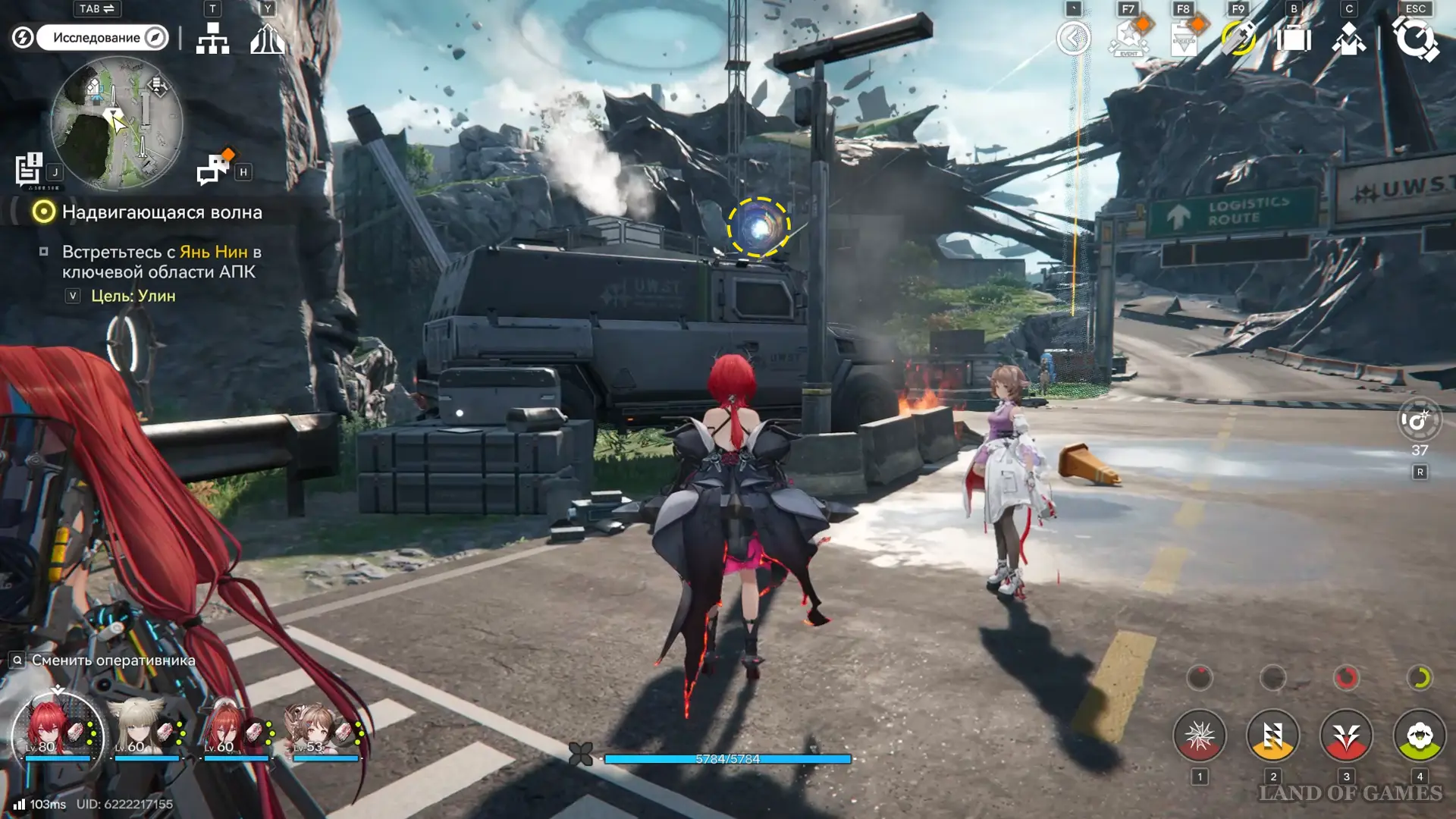
Task: Open the converging-roads icon menu
Action: coord(267,38)
